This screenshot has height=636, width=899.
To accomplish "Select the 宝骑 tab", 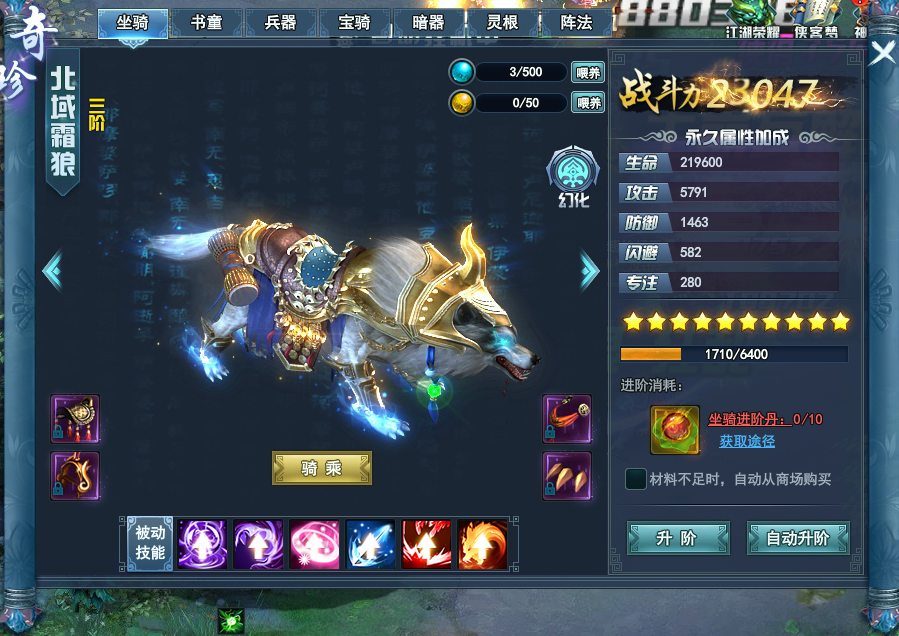I will pyautogui.click(x=354, y=22).
